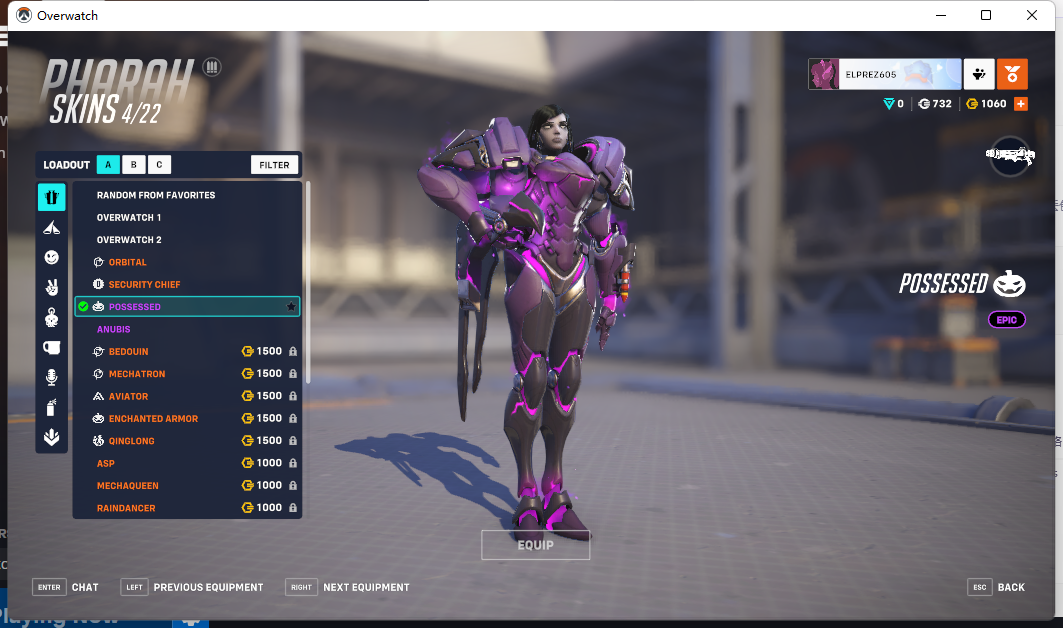Choose the Security Chief skin
The height and width of the screenshot is (628, 1063).
(144, 285)
